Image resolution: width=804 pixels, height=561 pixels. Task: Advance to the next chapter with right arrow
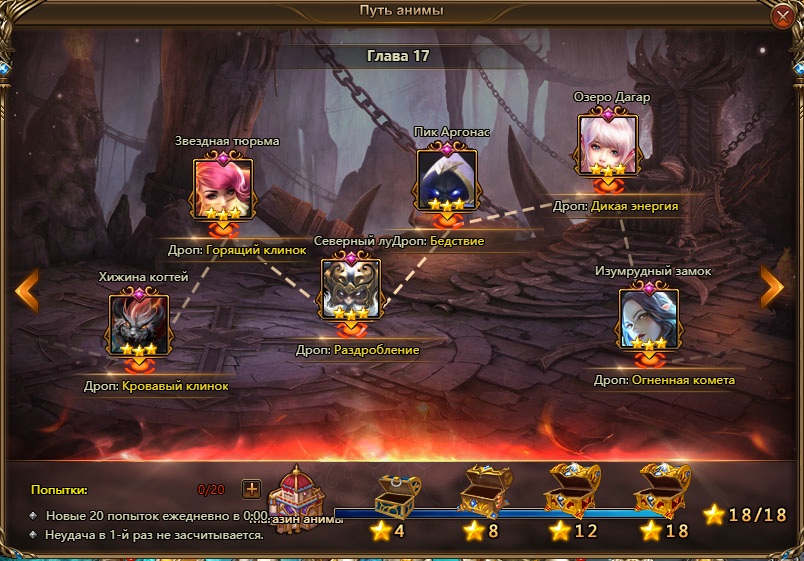coord(772,288)
